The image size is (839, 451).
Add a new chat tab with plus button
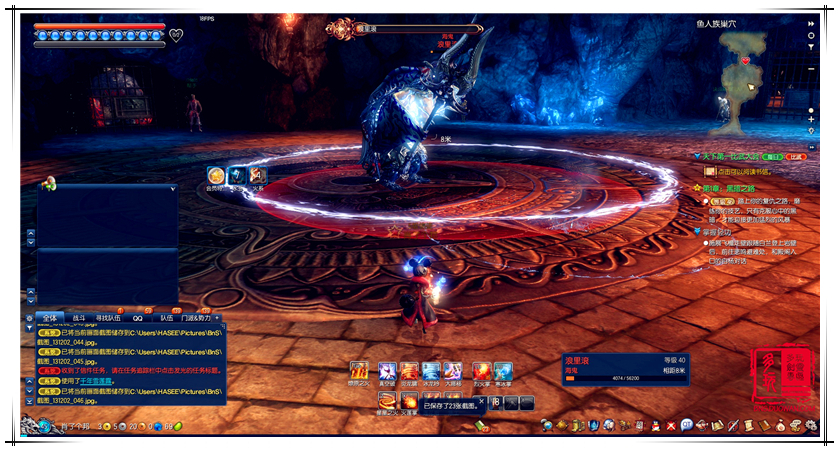coord(217,318)
